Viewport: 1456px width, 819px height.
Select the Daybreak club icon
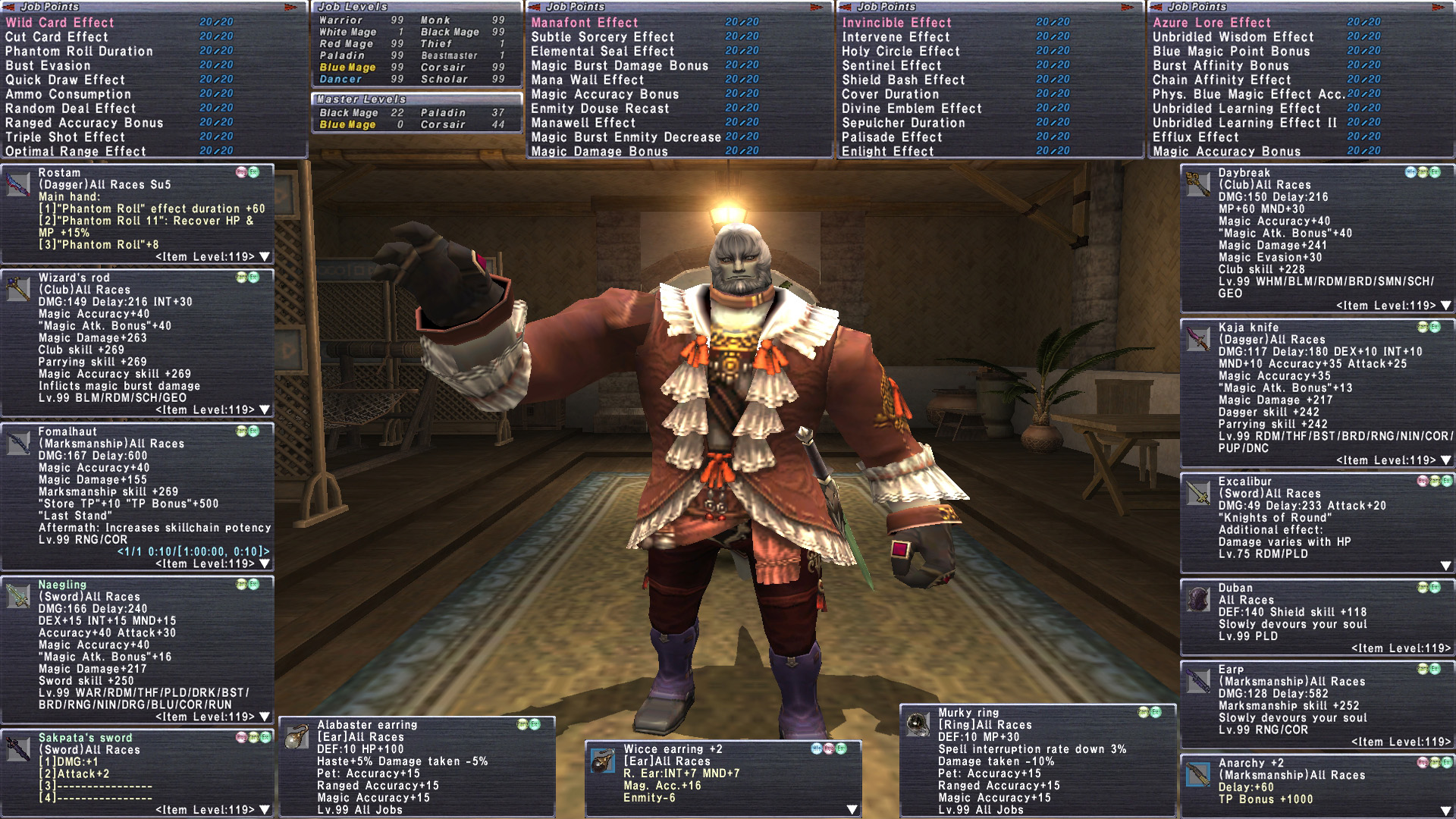(x=1198, y=185)
